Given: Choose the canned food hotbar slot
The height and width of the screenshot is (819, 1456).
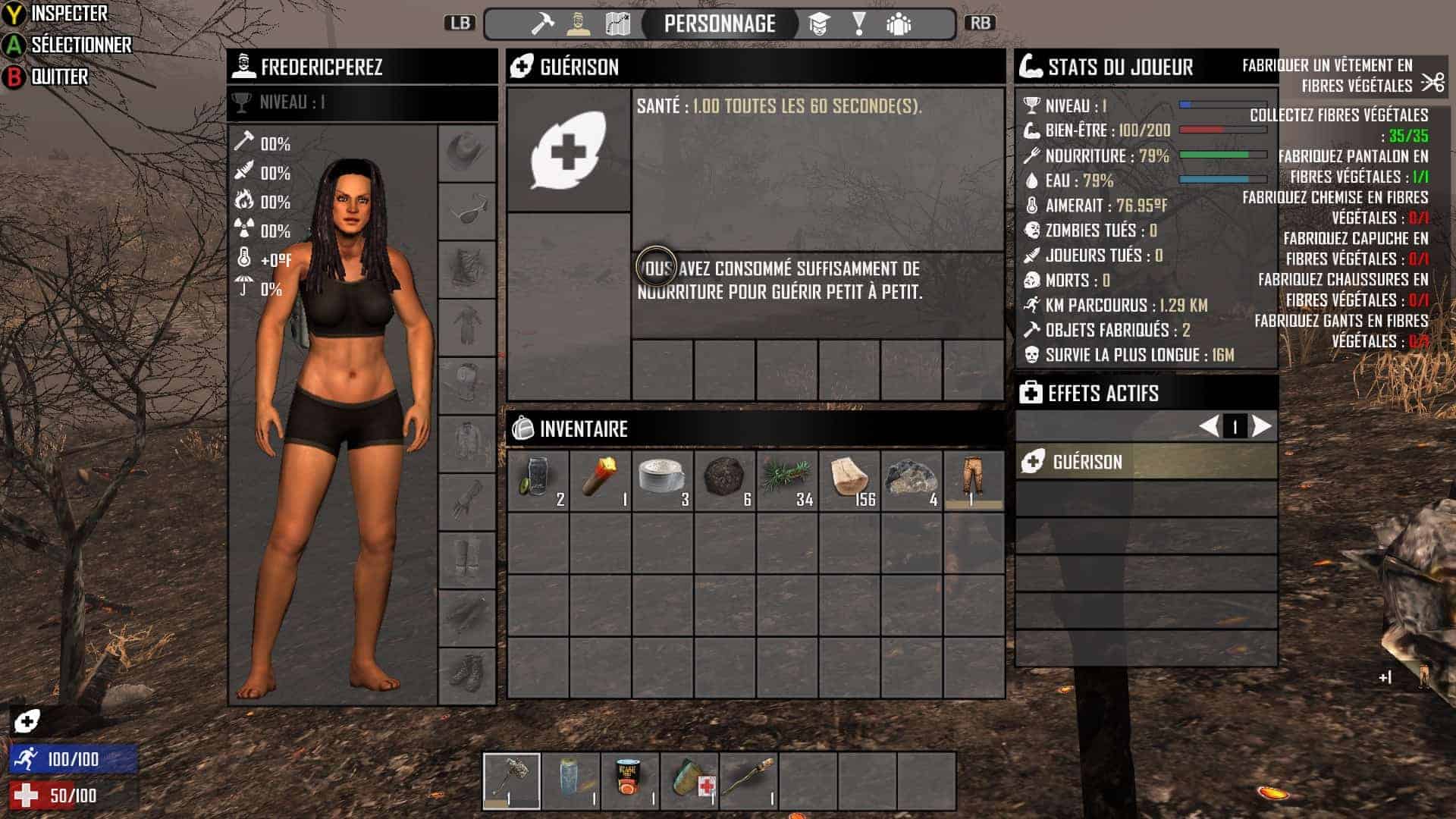Looking at the screenshot, I should [630, 781].
